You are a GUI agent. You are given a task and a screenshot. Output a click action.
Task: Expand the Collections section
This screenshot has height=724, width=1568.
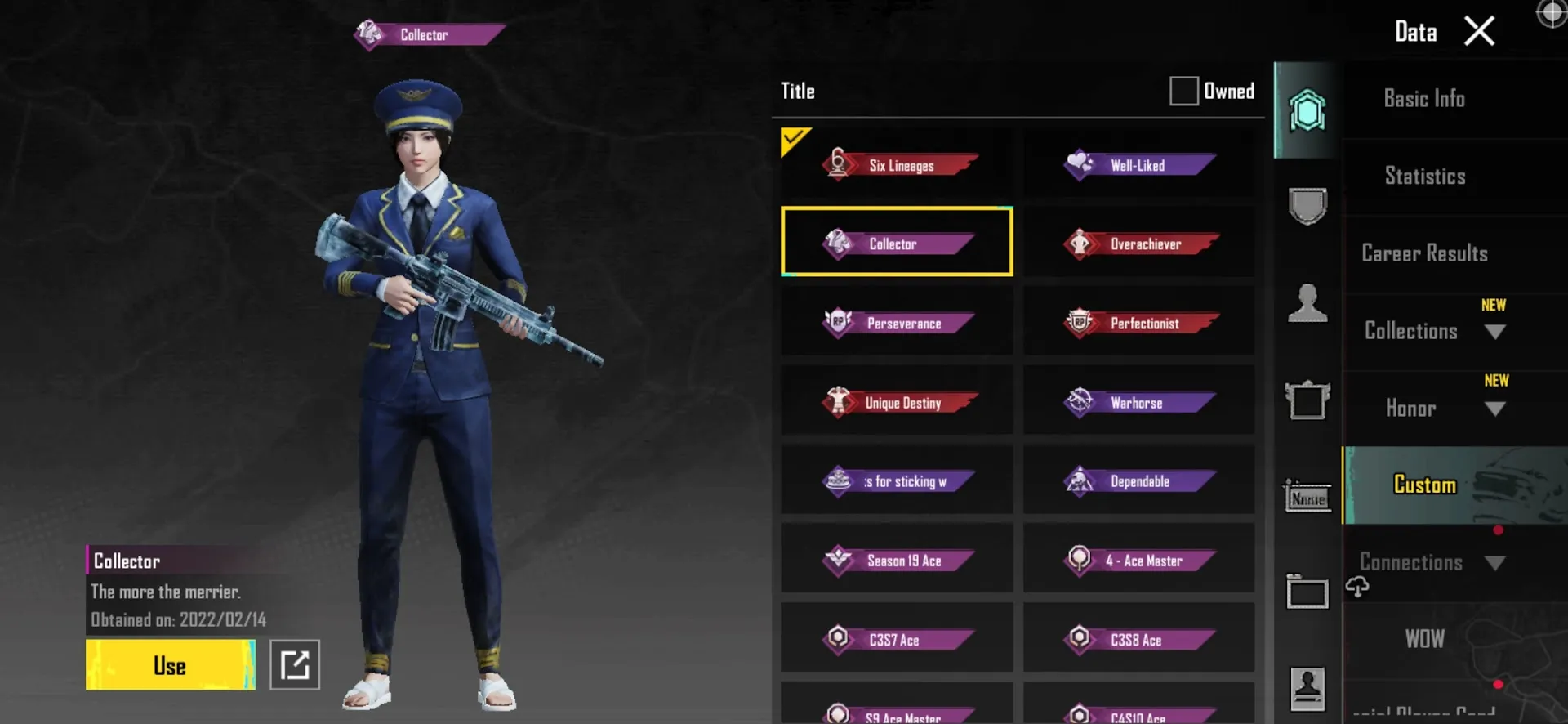(x=1495, y=331)
